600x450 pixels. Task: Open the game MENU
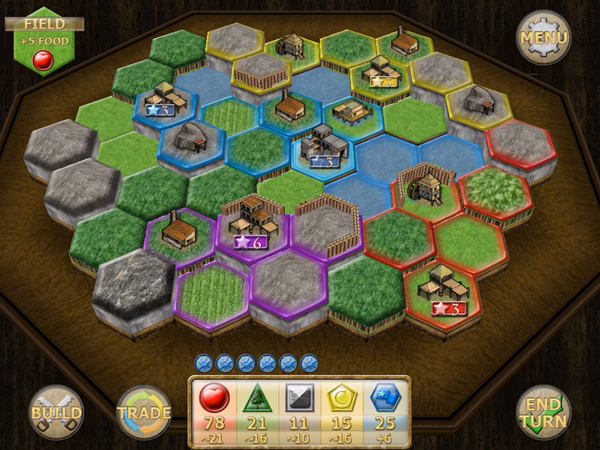pyautogui.click(x=543, y=38)
